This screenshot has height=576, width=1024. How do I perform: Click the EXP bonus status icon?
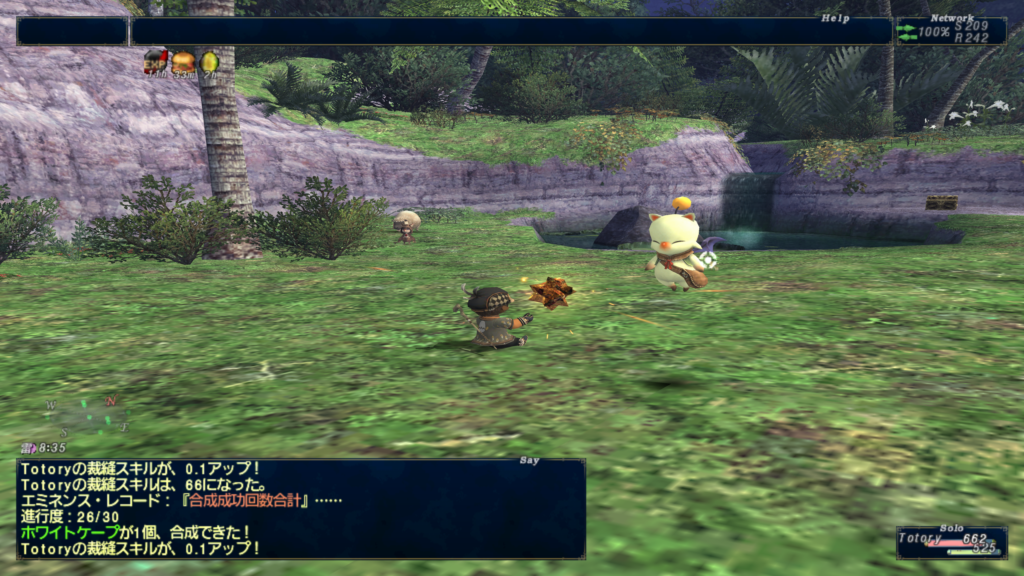[155, 62]
